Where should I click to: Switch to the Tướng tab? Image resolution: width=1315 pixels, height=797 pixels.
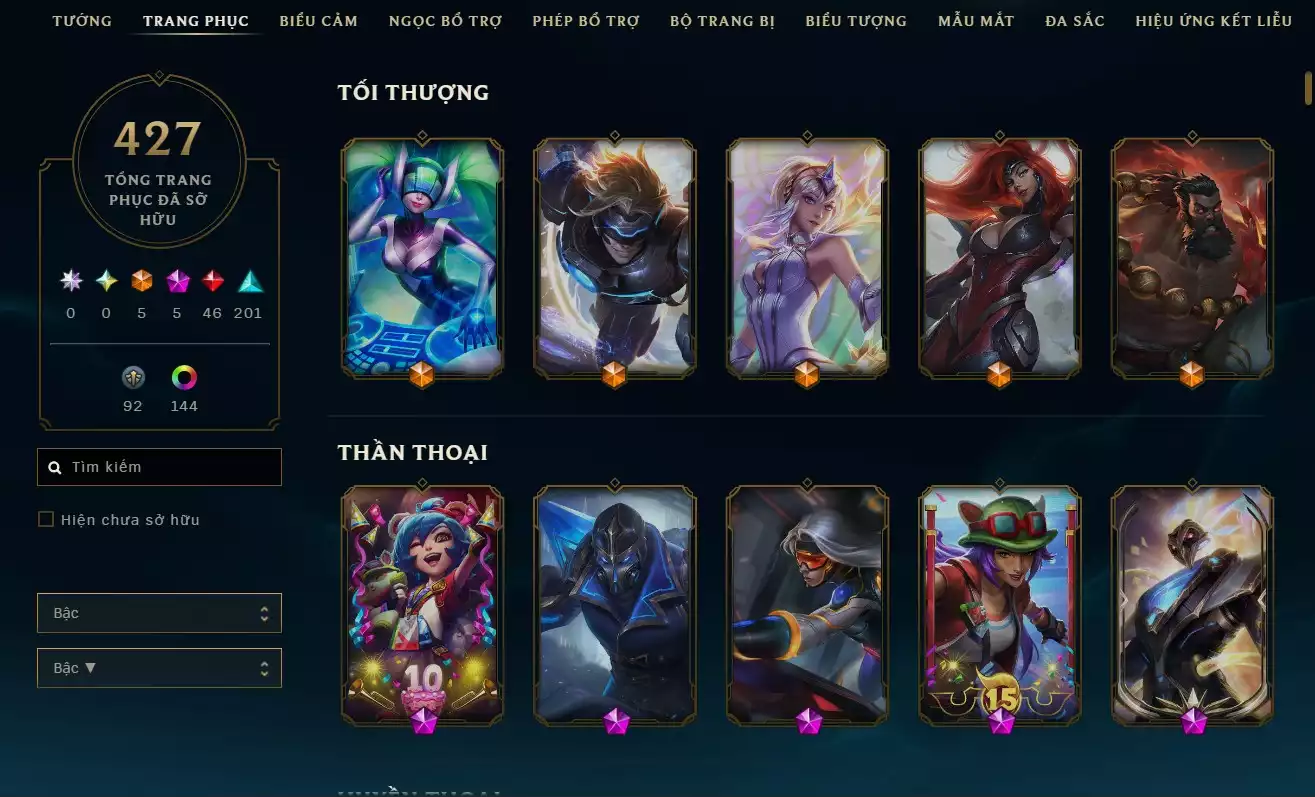point(82,21)
